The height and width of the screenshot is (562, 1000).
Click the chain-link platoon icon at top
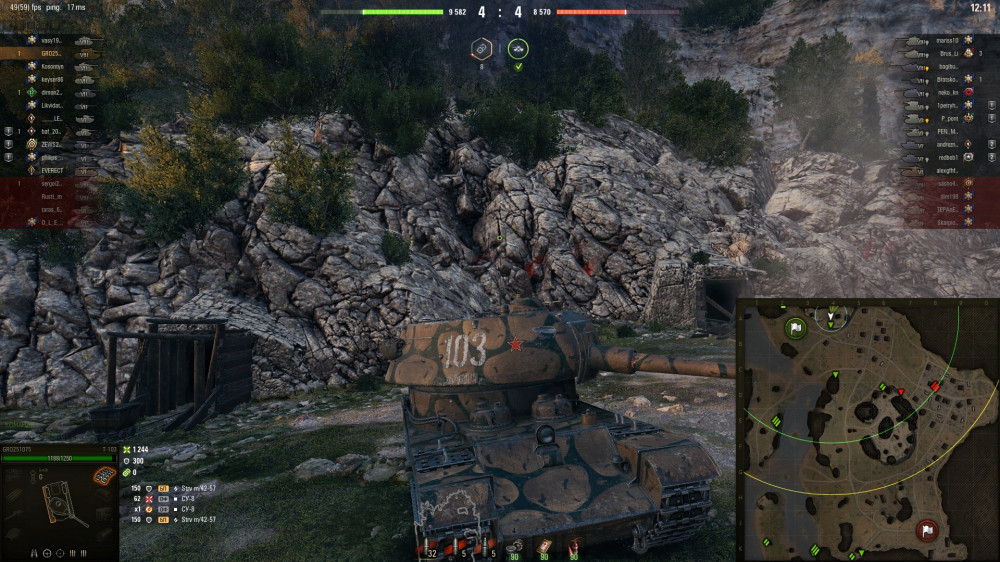[x=481, y=49]
